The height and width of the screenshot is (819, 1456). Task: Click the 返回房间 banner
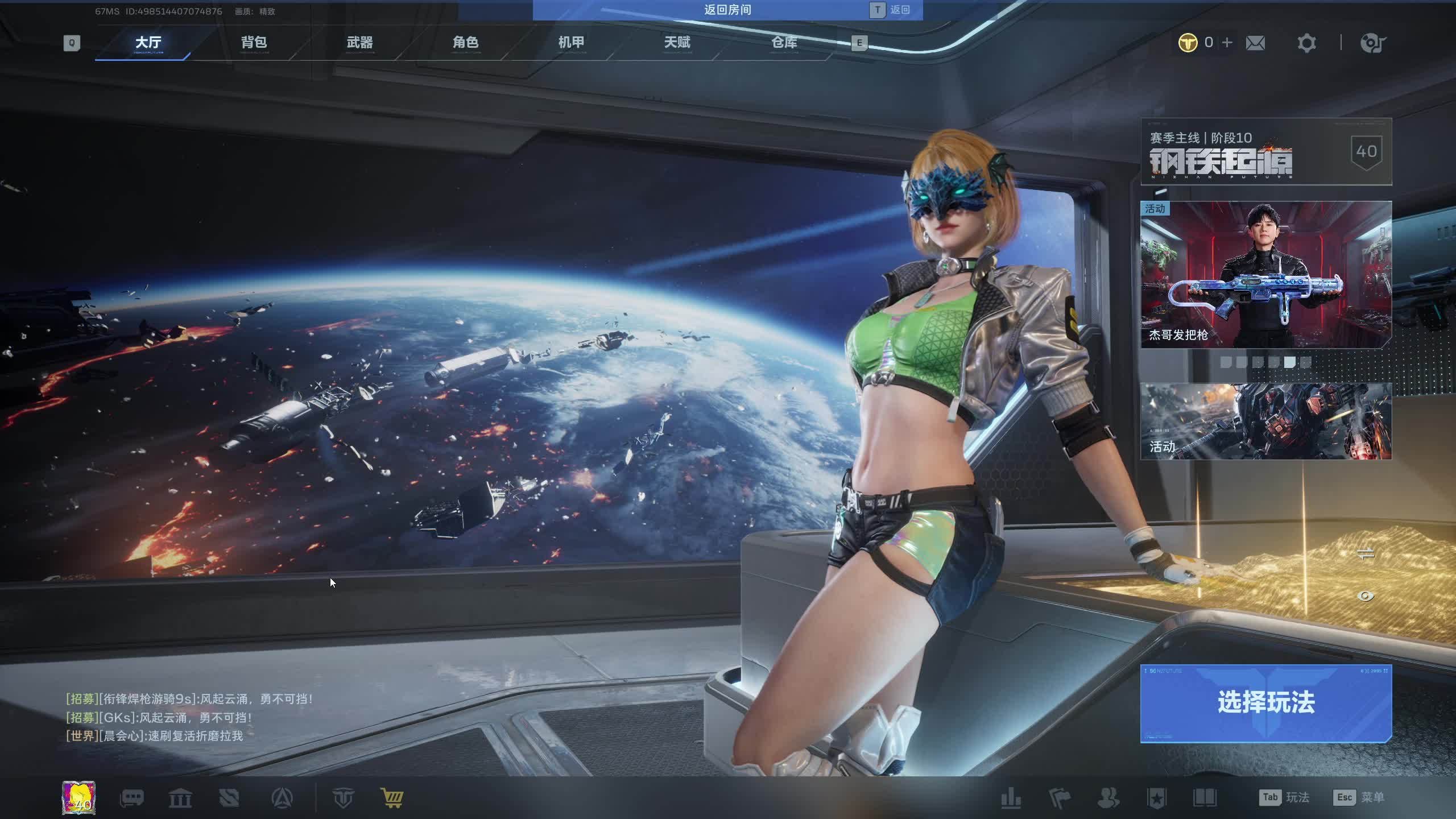[727, 10]
